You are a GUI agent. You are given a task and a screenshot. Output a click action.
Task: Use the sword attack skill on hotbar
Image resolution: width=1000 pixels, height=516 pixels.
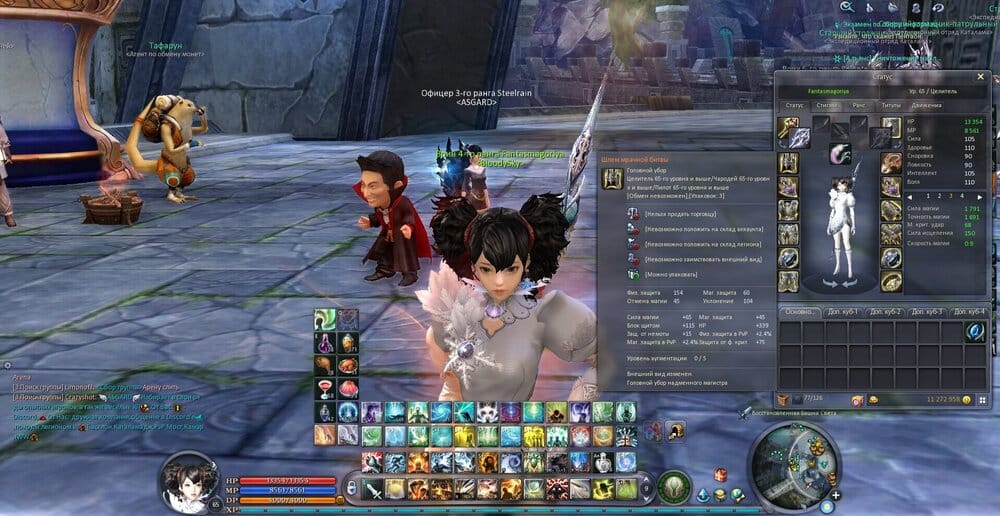click(x=372, y=489)
